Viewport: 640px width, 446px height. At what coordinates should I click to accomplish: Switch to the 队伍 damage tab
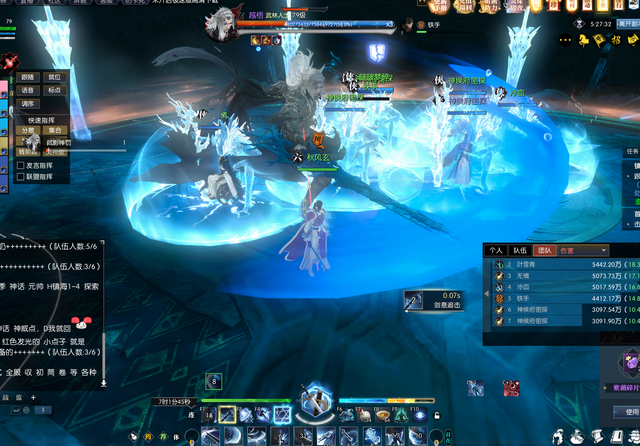520,250
